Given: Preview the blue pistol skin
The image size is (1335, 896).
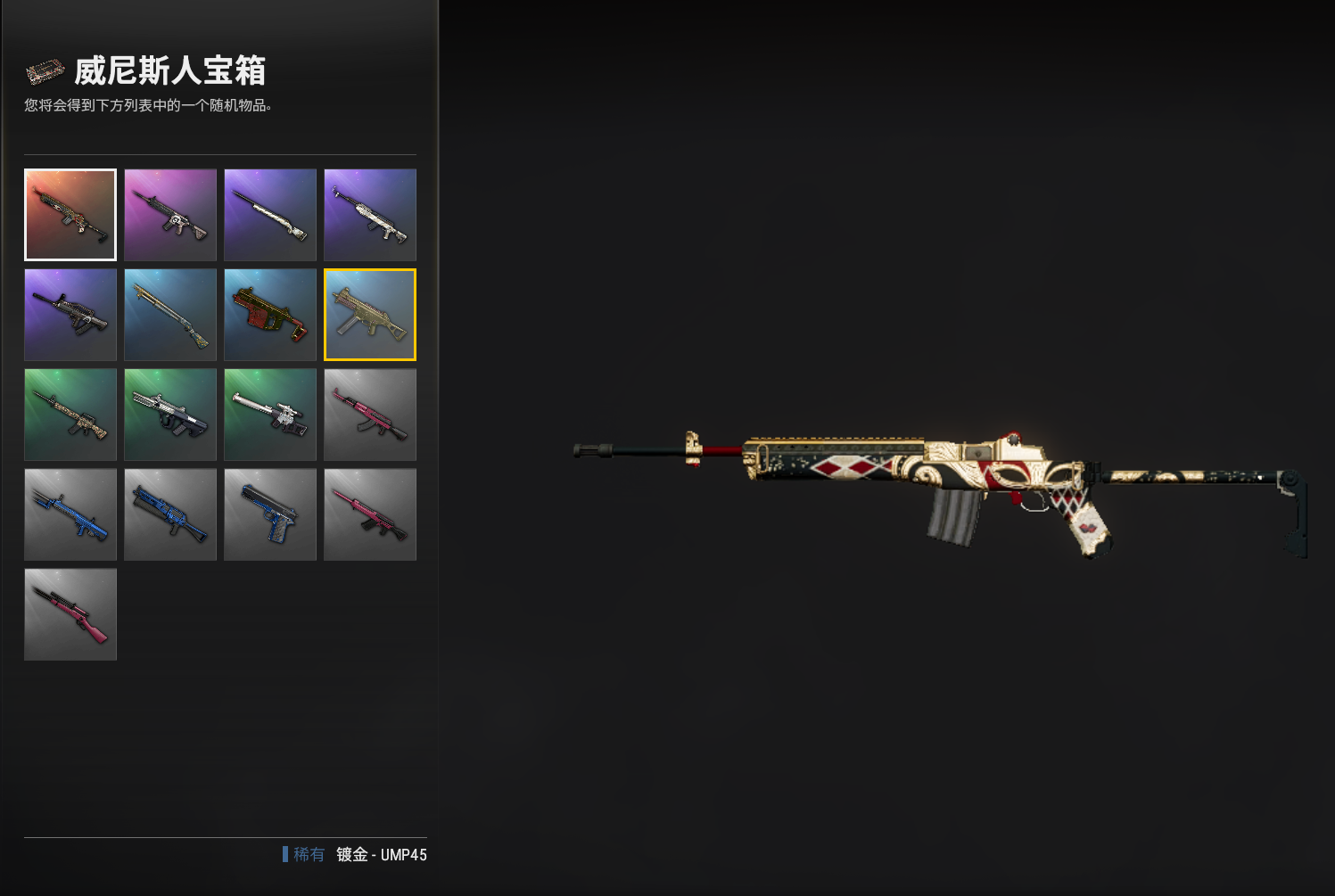Looking at the screenshot, I should click(270, 514).
